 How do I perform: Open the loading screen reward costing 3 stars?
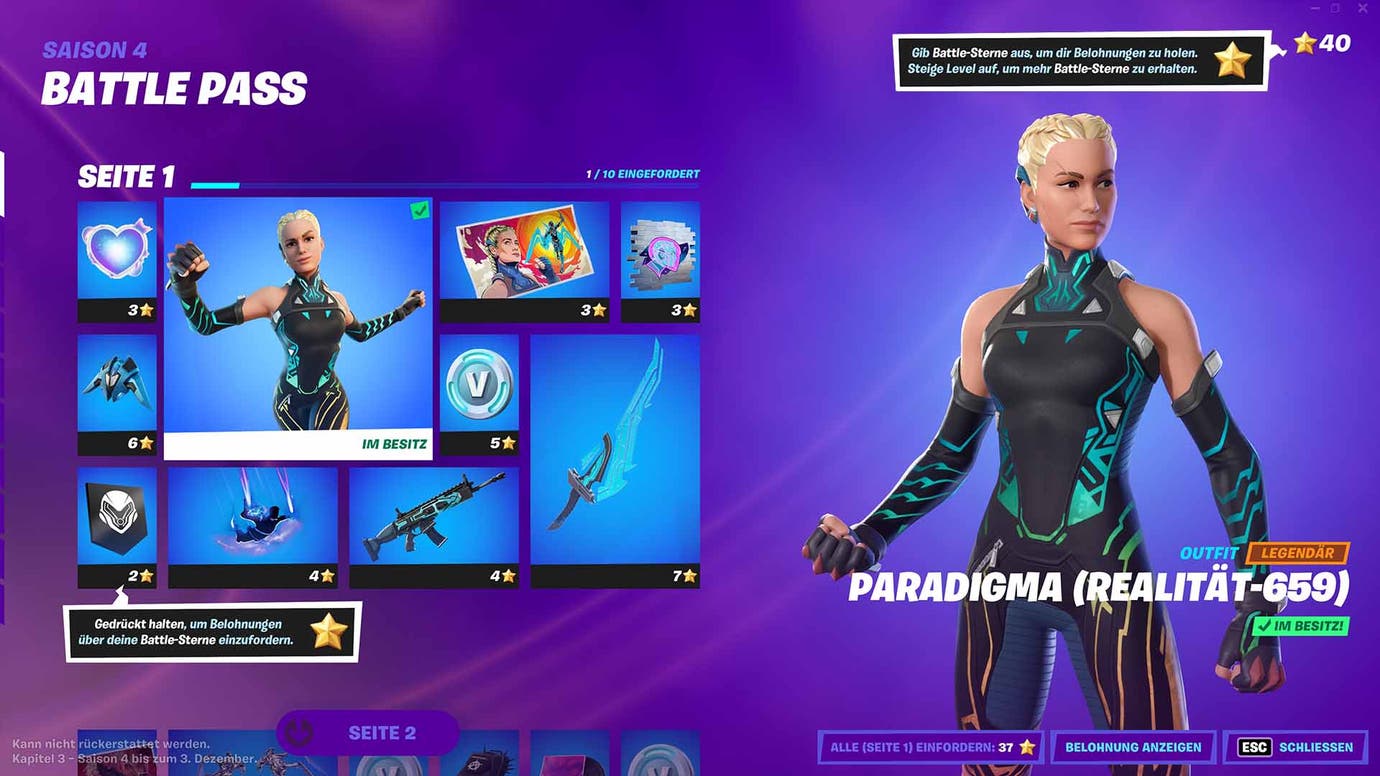coord(525,255)
